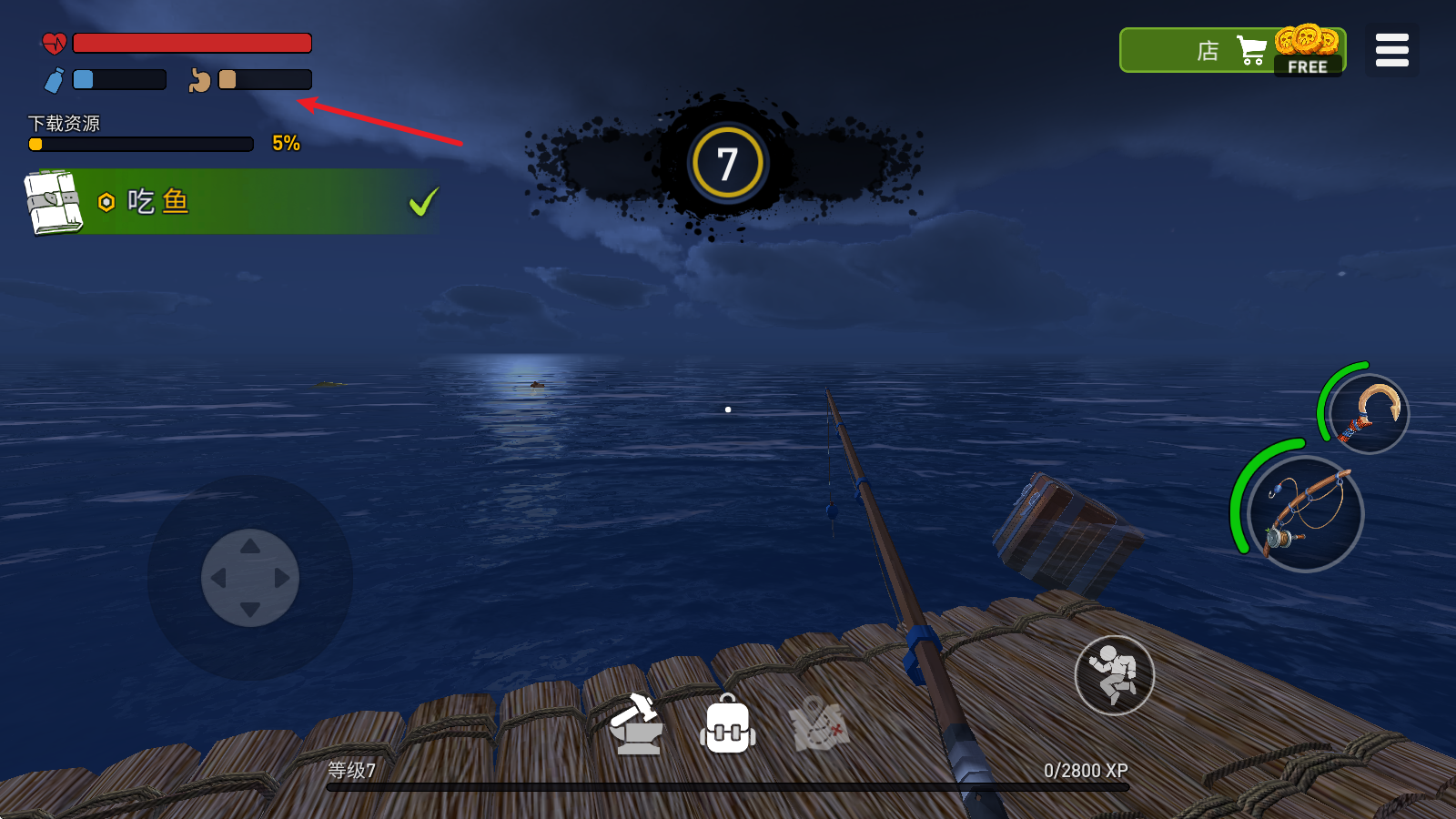This screenshot has width=1456, height=819.
Task: Open the anvil crafting menu
Action: coord(637,725)
